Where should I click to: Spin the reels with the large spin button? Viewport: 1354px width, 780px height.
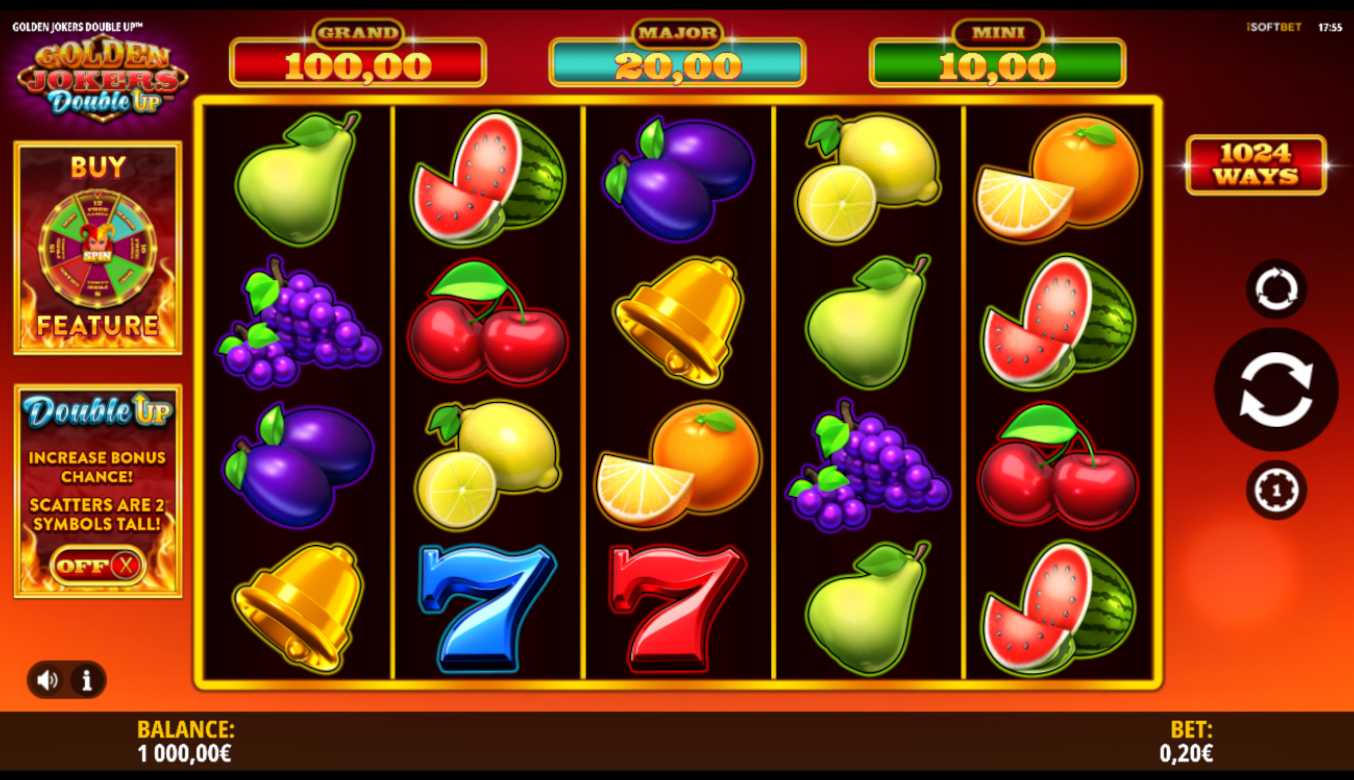click(x=1275, y=390)
